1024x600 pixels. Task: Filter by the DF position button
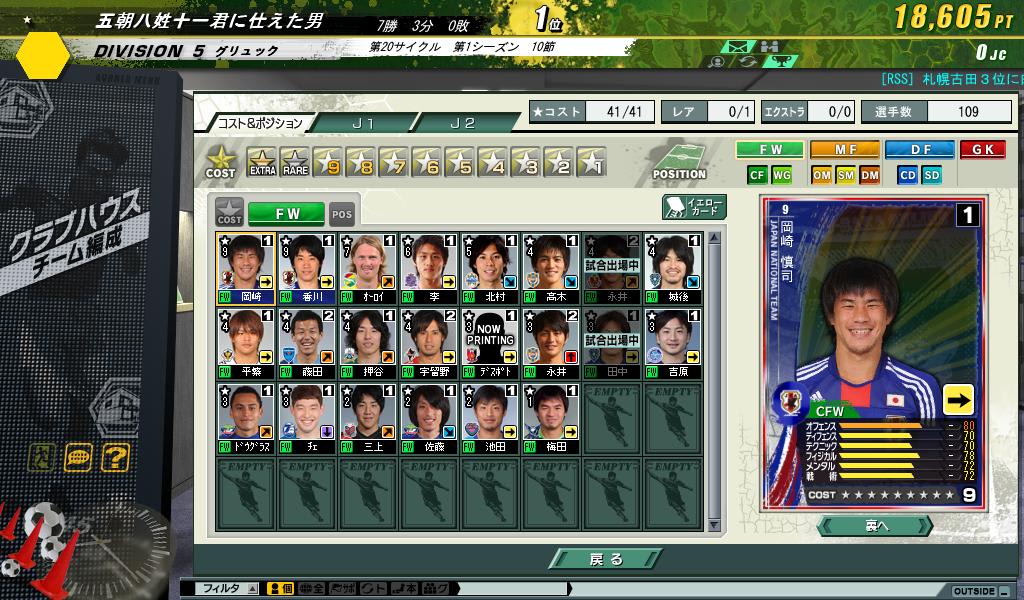click(x=919, y=150)
